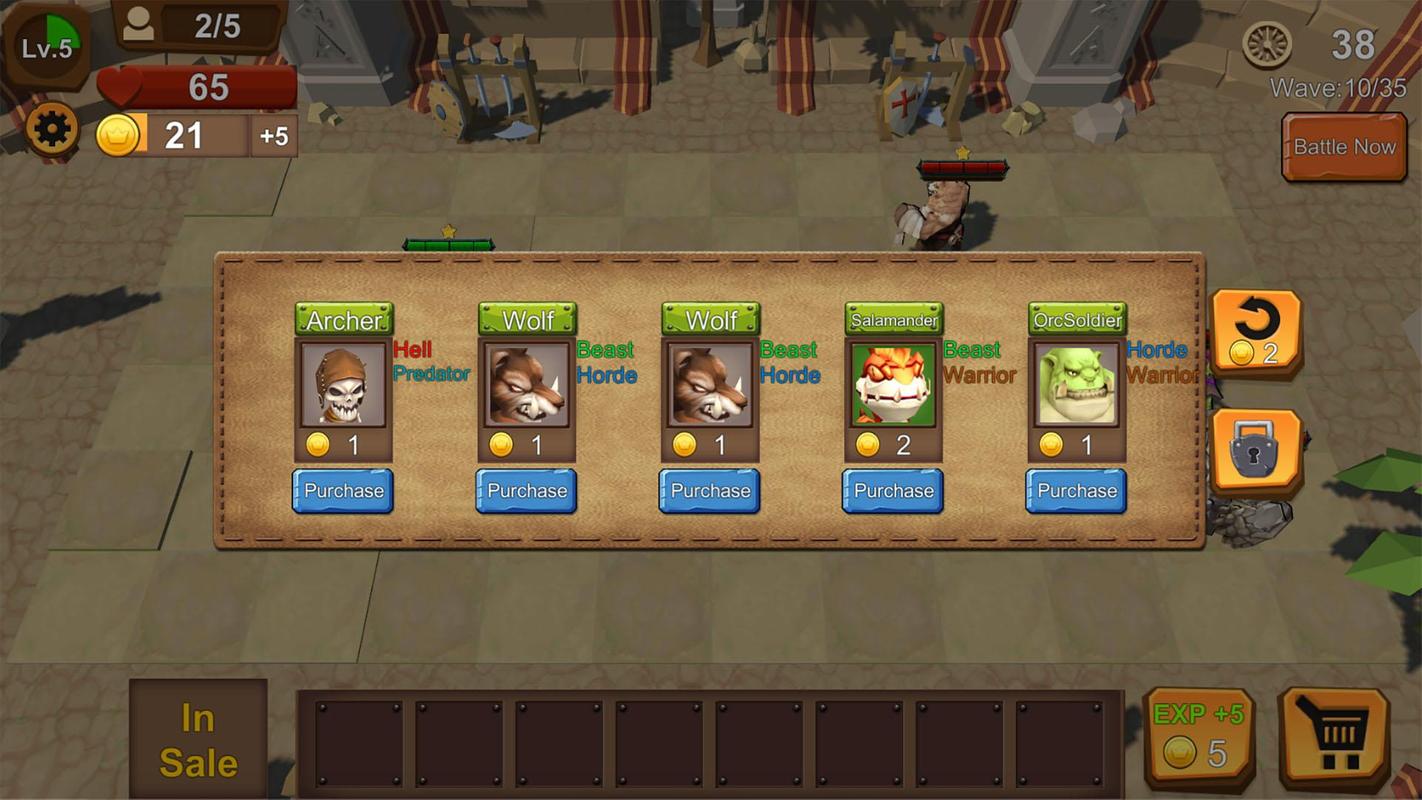
Task: Refresh the shop with the reroll arrow
Action: tap(1257, 333)
